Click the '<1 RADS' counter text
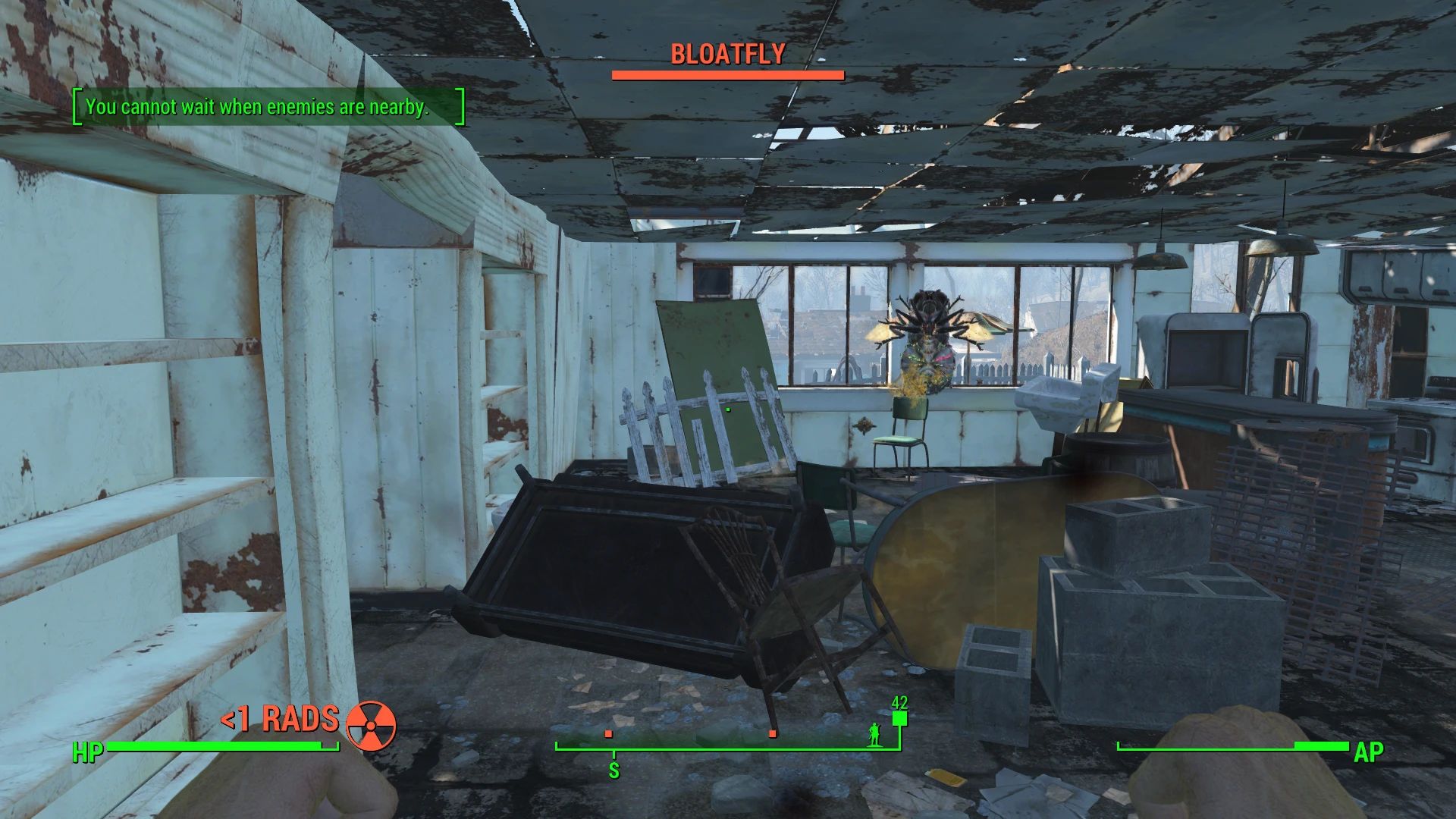 click(x=281, y=719)
